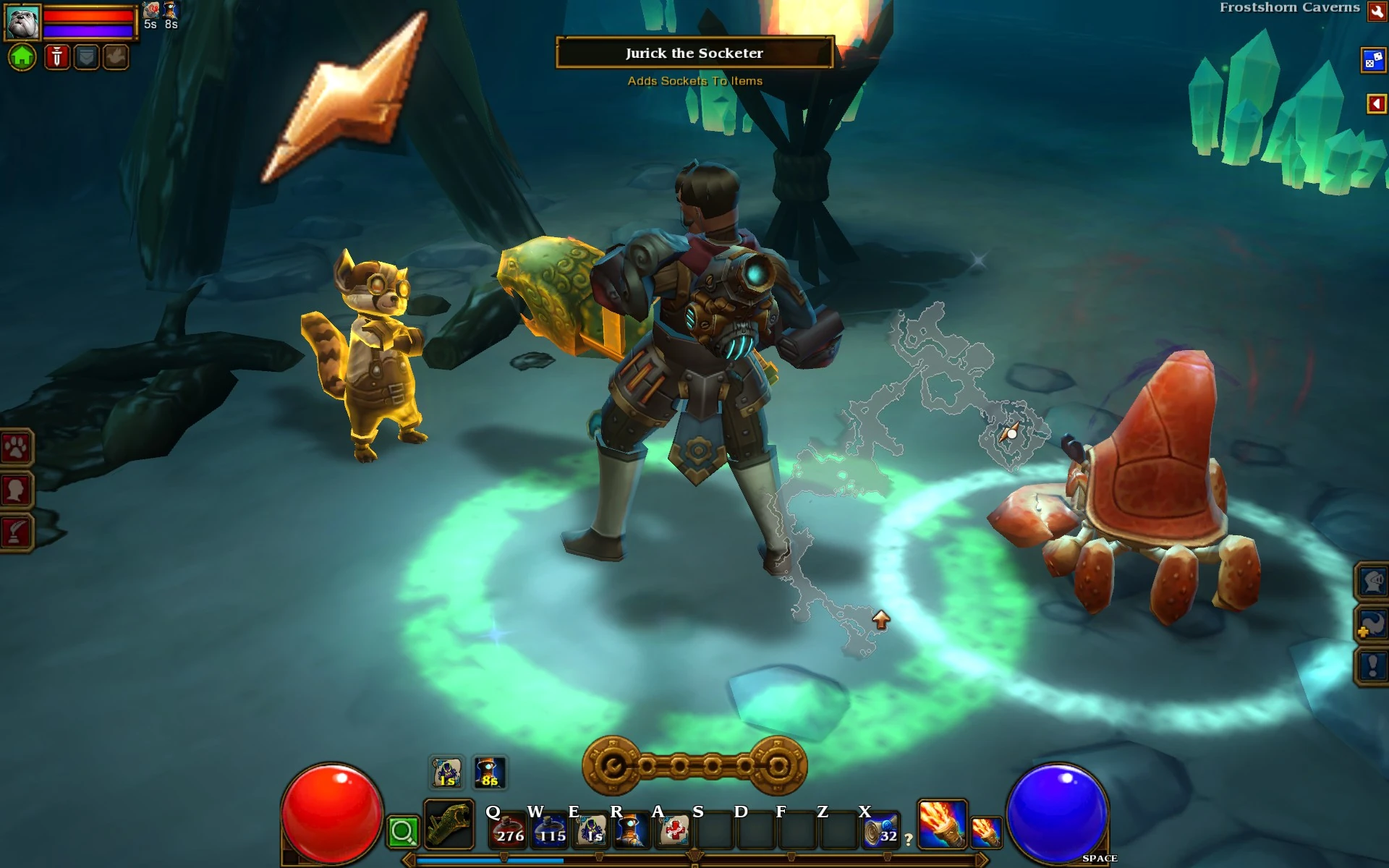The image size is (1389, 868).
Task: Click the question mark beside the hotbar
Action: 907,838
